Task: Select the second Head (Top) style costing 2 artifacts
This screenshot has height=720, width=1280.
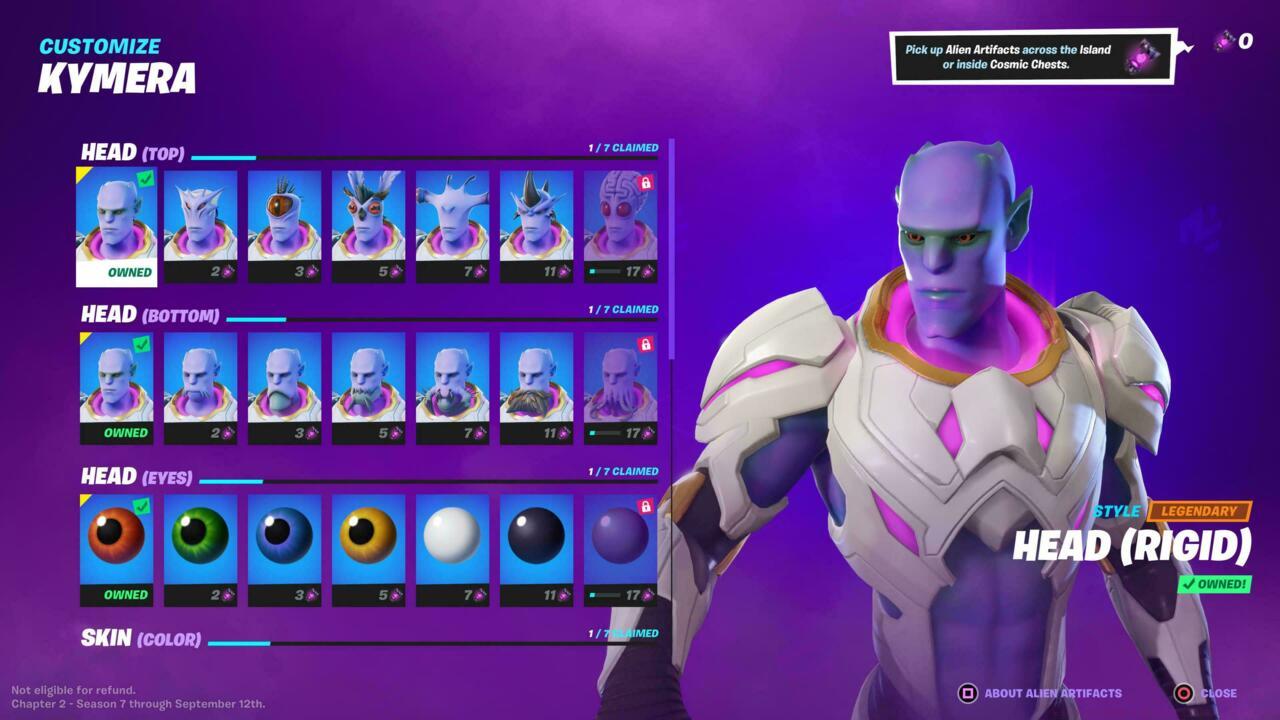Action: click(x=200, y=215)
